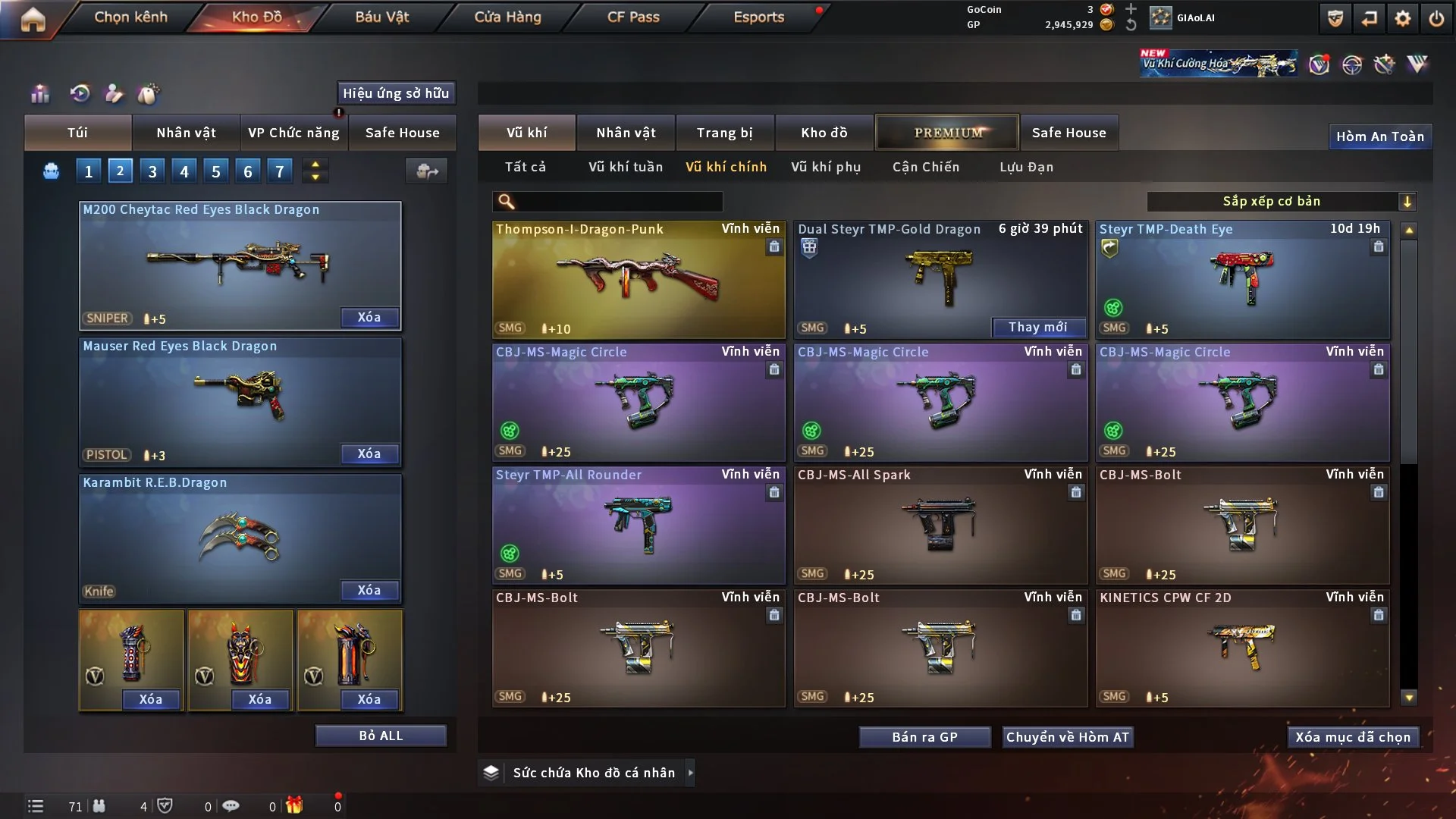Open the PREMIUM tab

(x=947, y=133)
